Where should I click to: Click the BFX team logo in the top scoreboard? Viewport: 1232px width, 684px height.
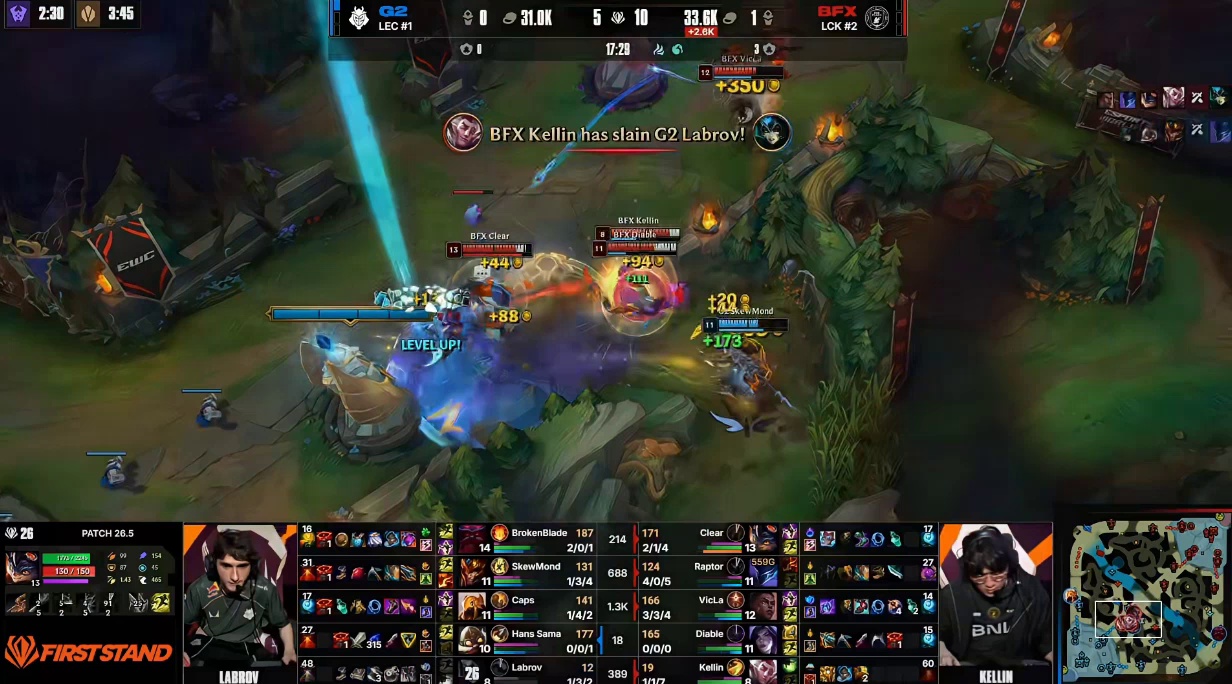[x=877, y=19]
